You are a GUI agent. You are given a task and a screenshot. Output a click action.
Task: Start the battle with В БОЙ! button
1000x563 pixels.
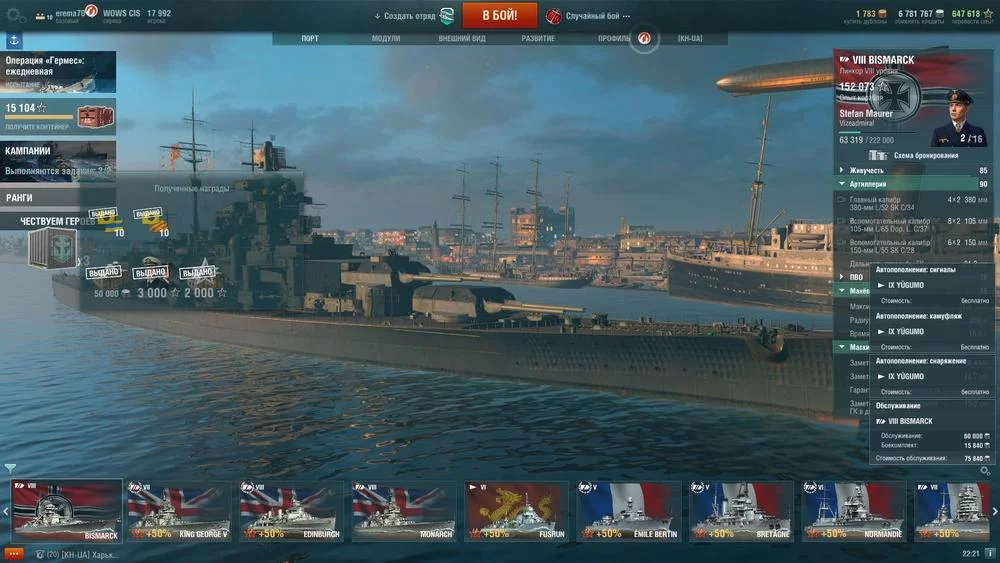tap(500, 16)
